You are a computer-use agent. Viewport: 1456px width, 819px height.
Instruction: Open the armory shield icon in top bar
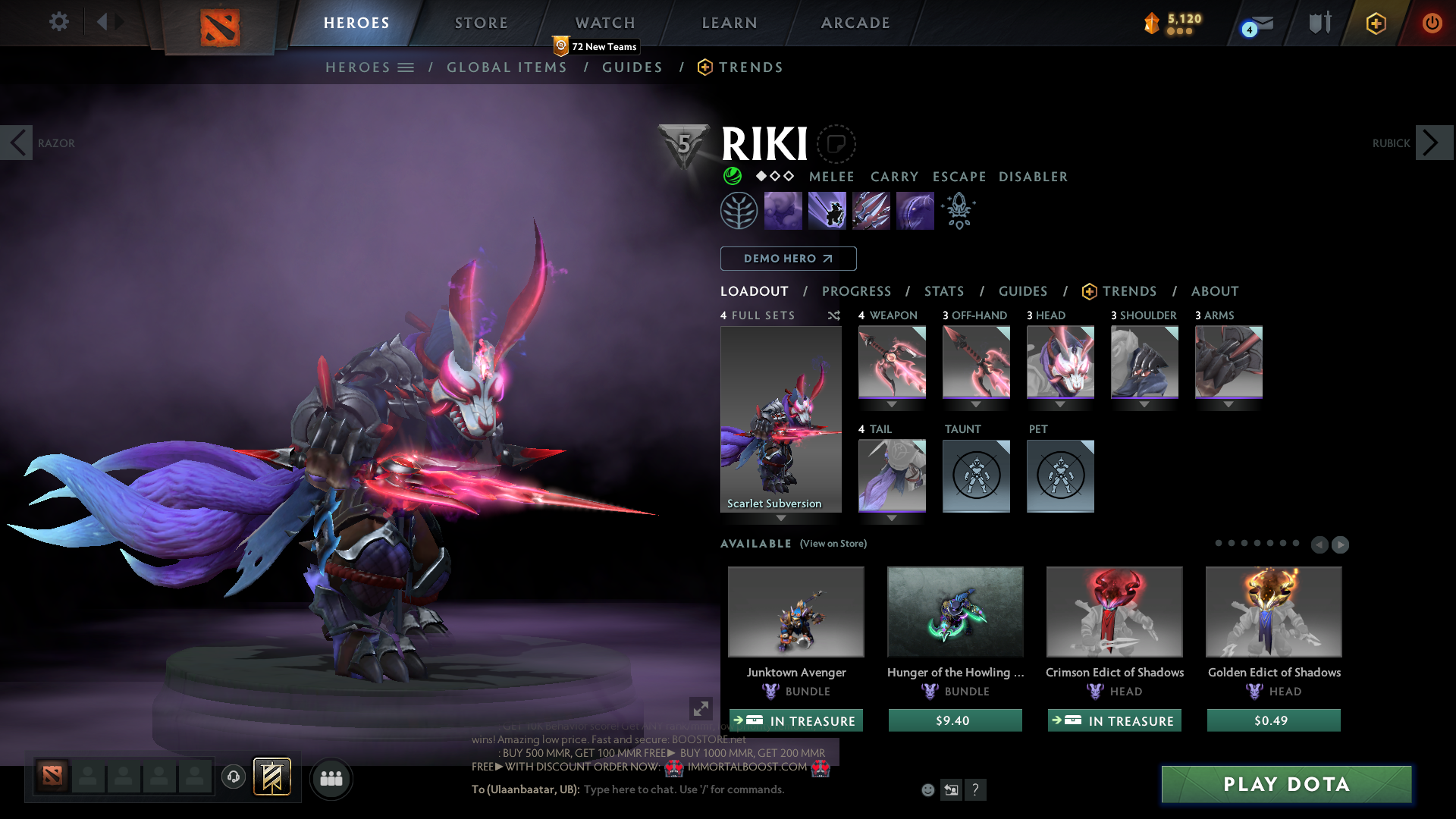[x=1319, y=23]
